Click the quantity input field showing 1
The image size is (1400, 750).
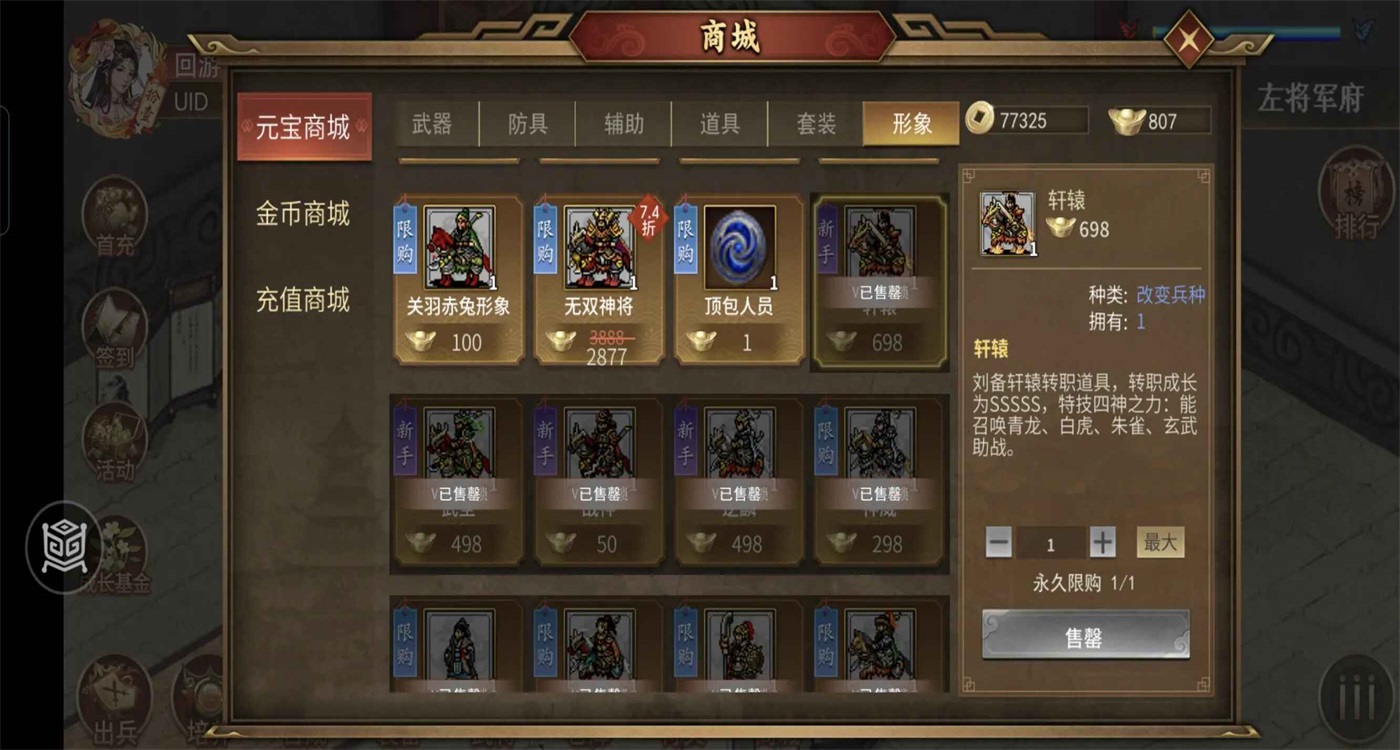coord(1050,541)
